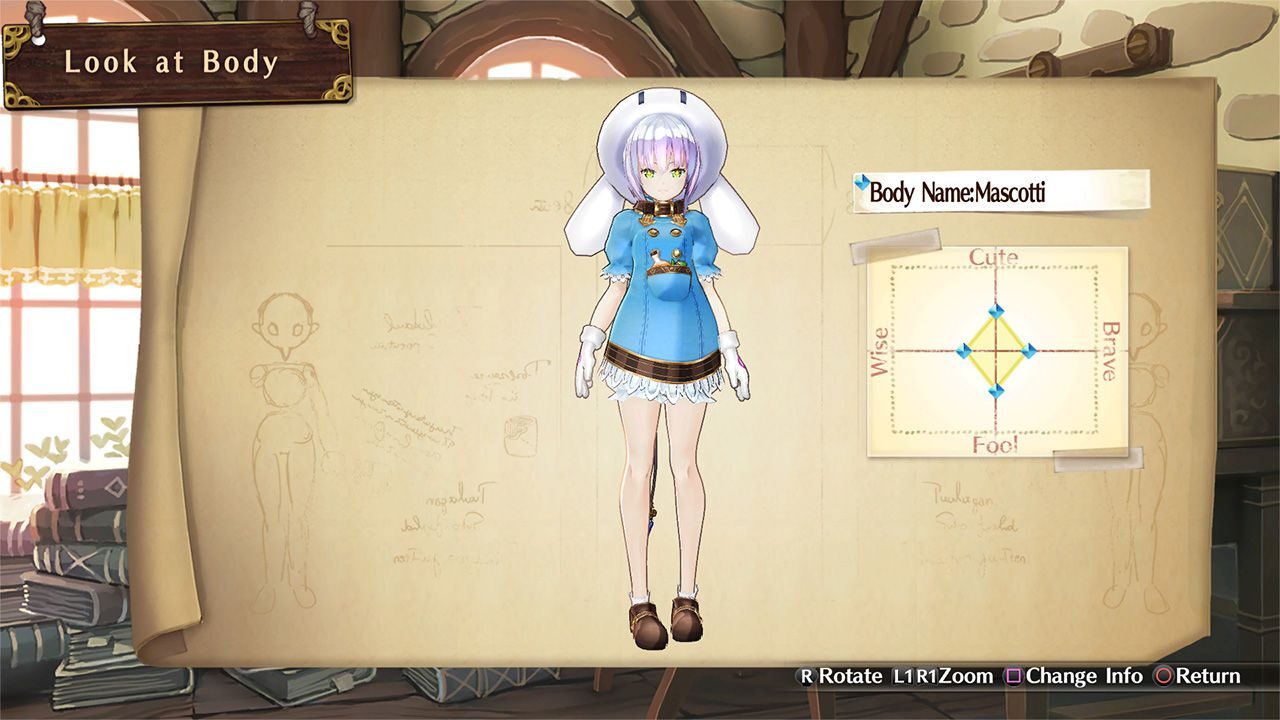Select the Fool stat marker diamond

[x=997, y=390]
